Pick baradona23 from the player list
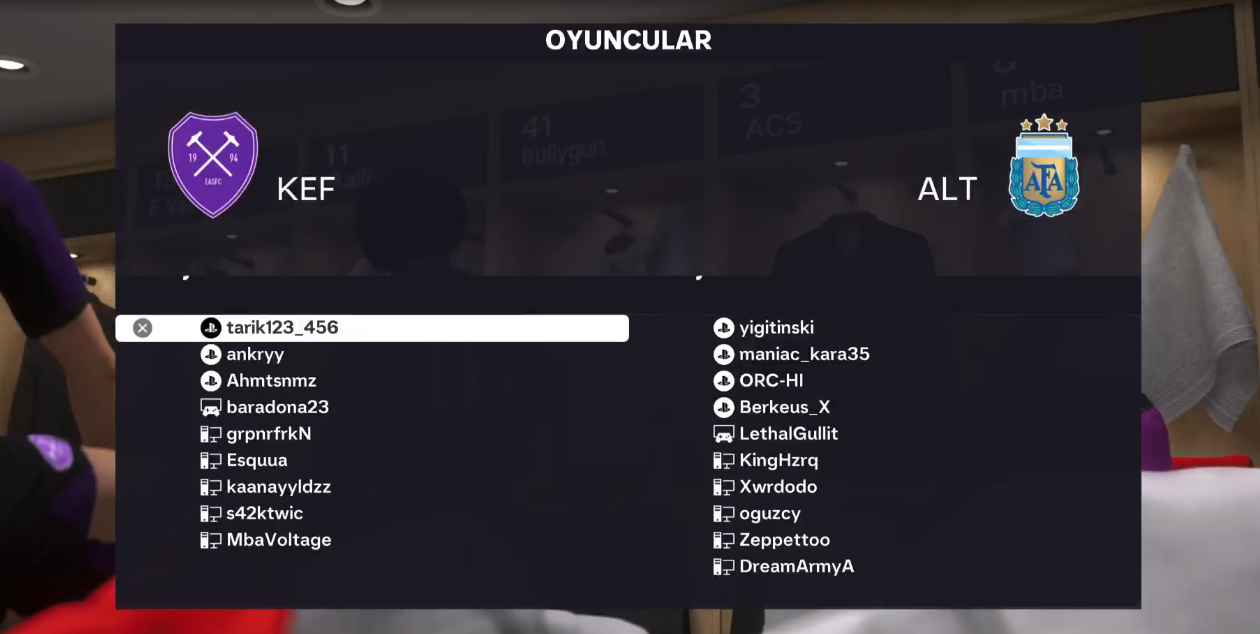 pos(277,407)
